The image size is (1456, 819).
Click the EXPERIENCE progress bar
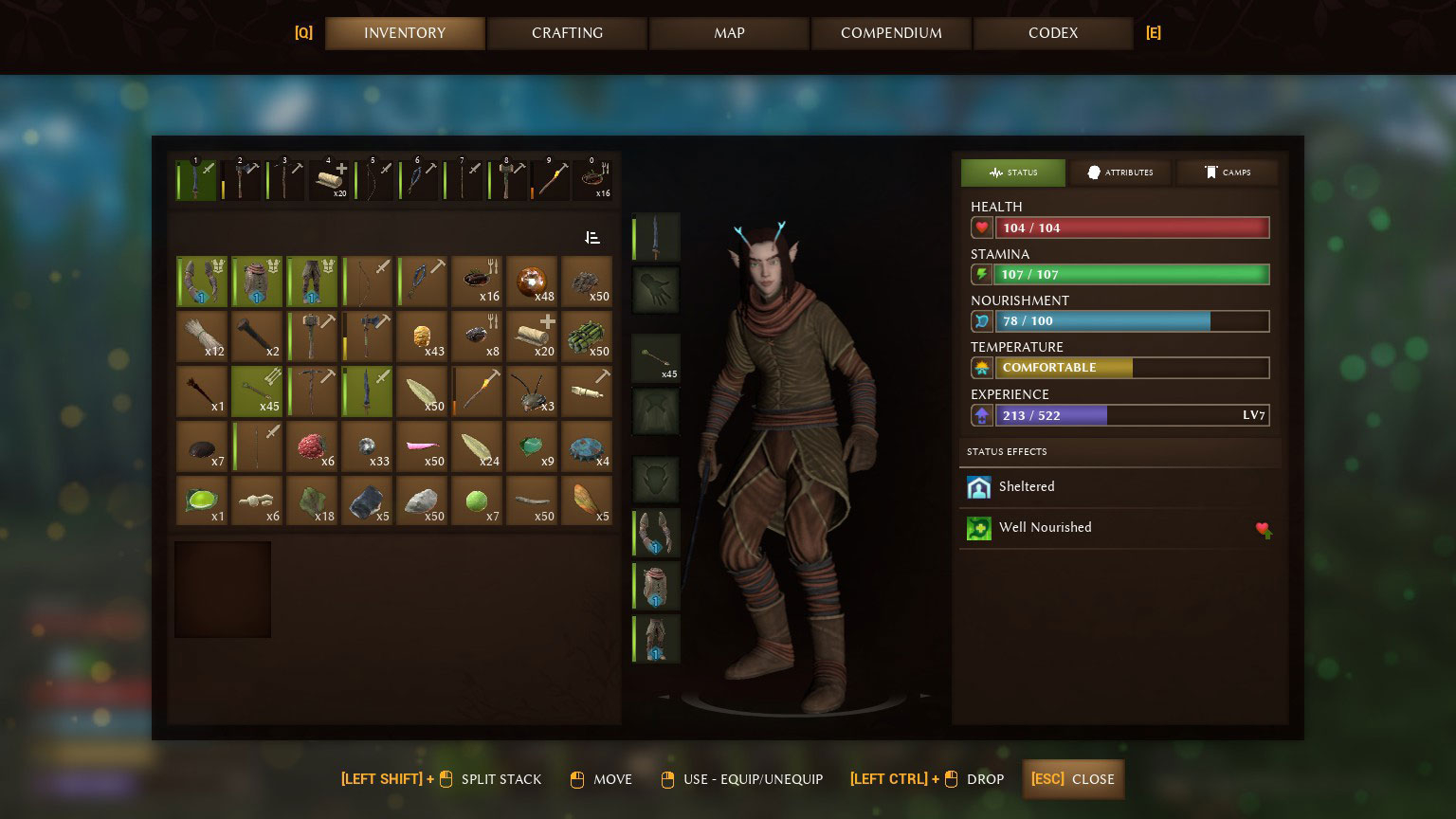pos(1133,415)
